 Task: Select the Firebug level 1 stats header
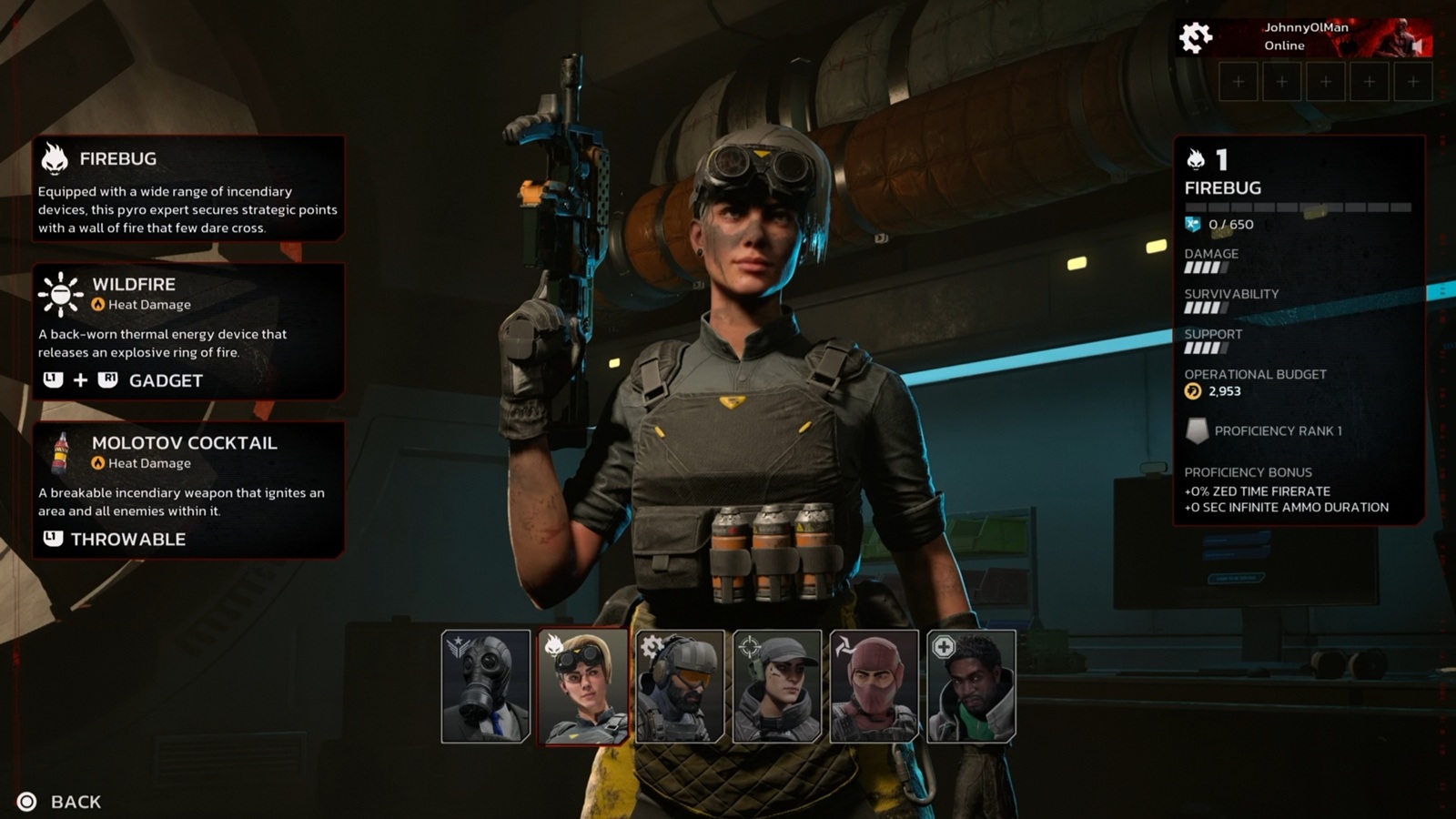[1222, 174]
